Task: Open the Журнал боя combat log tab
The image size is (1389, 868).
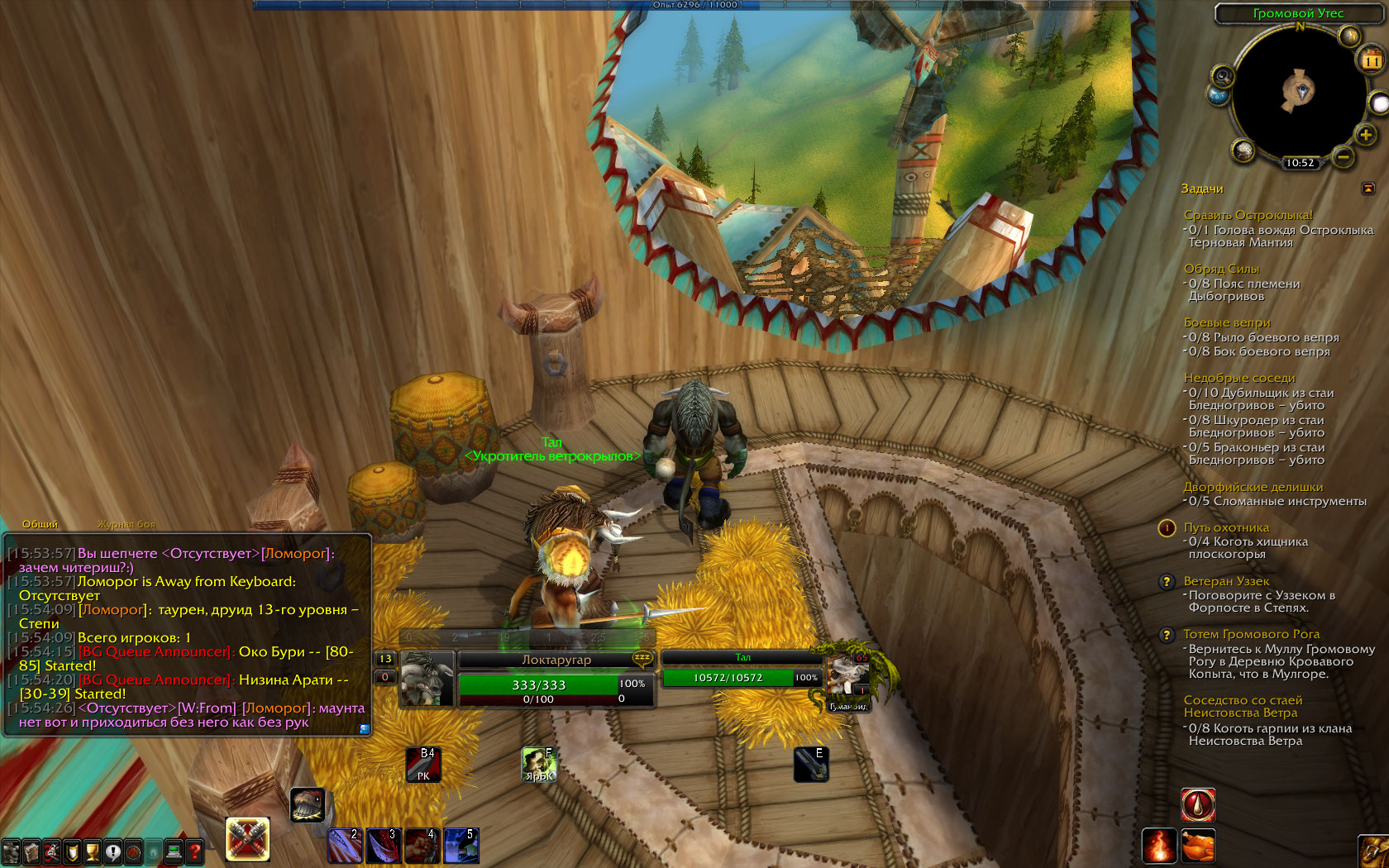Action: point(126,524)
